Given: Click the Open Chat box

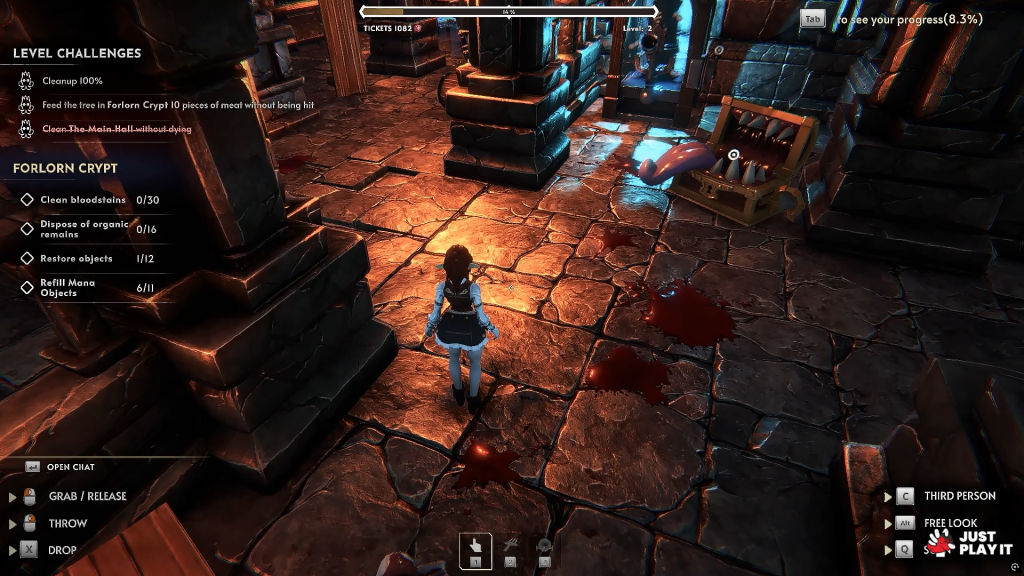Looking at the screenshot, I should pos(71,467).
